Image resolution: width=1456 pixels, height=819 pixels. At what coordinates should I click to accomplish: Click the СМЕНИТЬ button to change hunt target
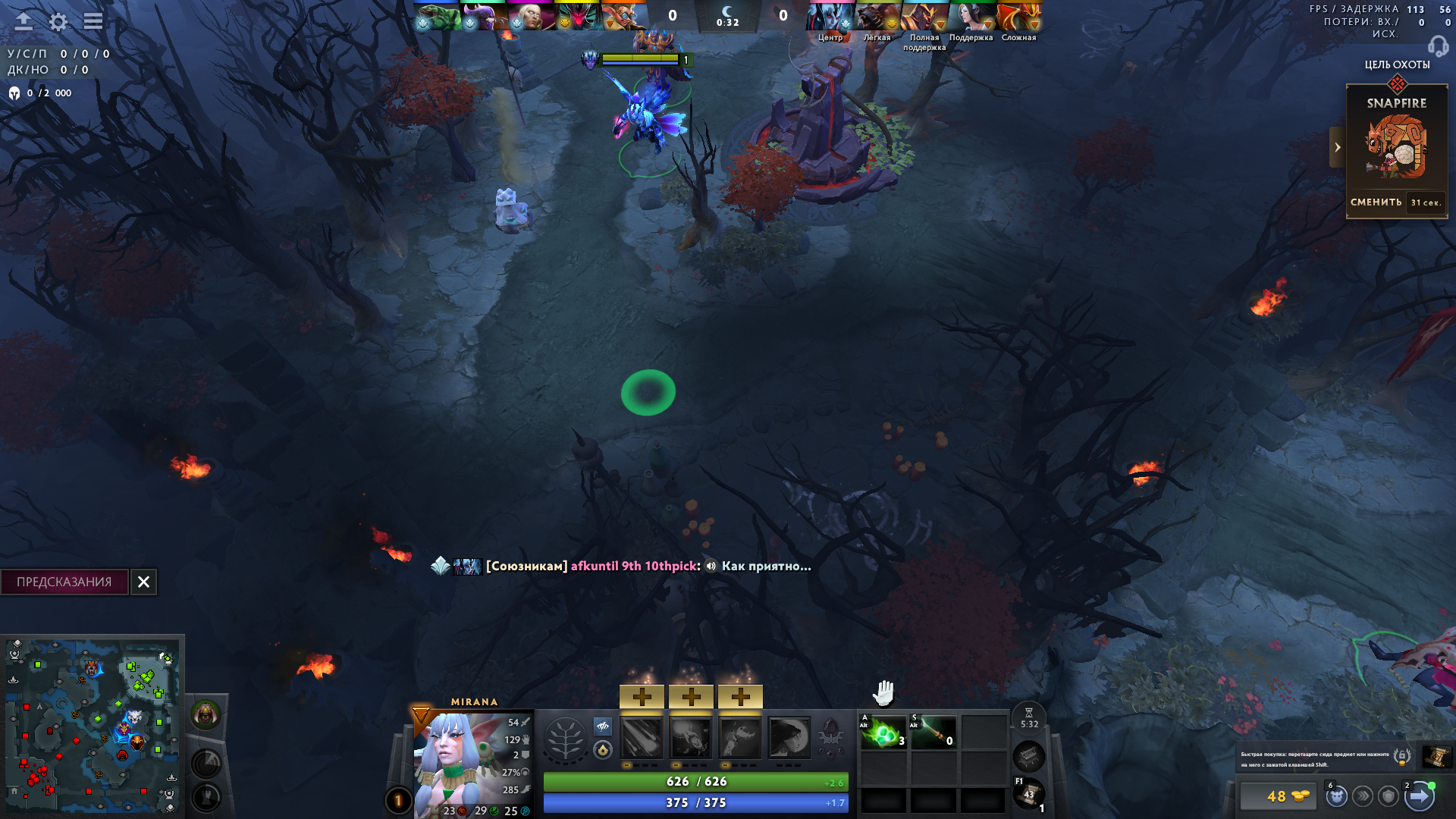tap(1376, 202)
